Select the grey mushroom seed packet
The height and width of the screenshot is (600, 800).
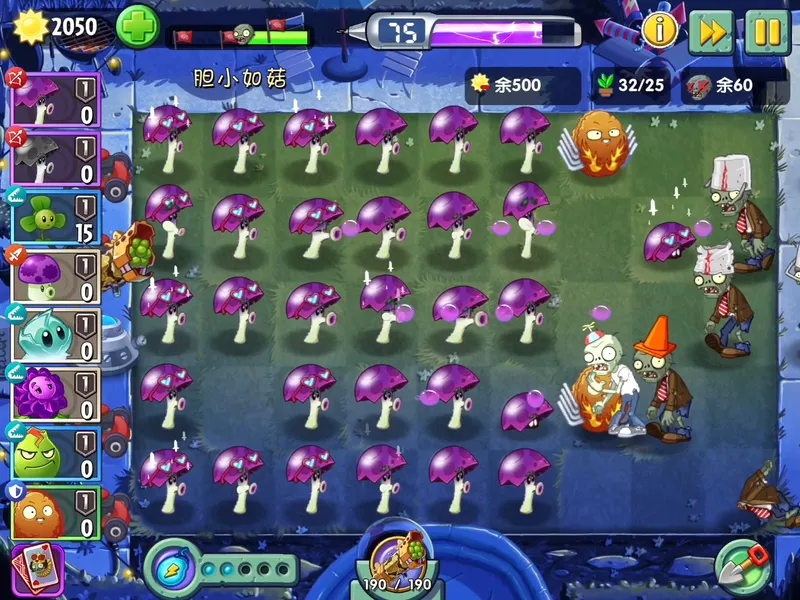coord(54,159)
